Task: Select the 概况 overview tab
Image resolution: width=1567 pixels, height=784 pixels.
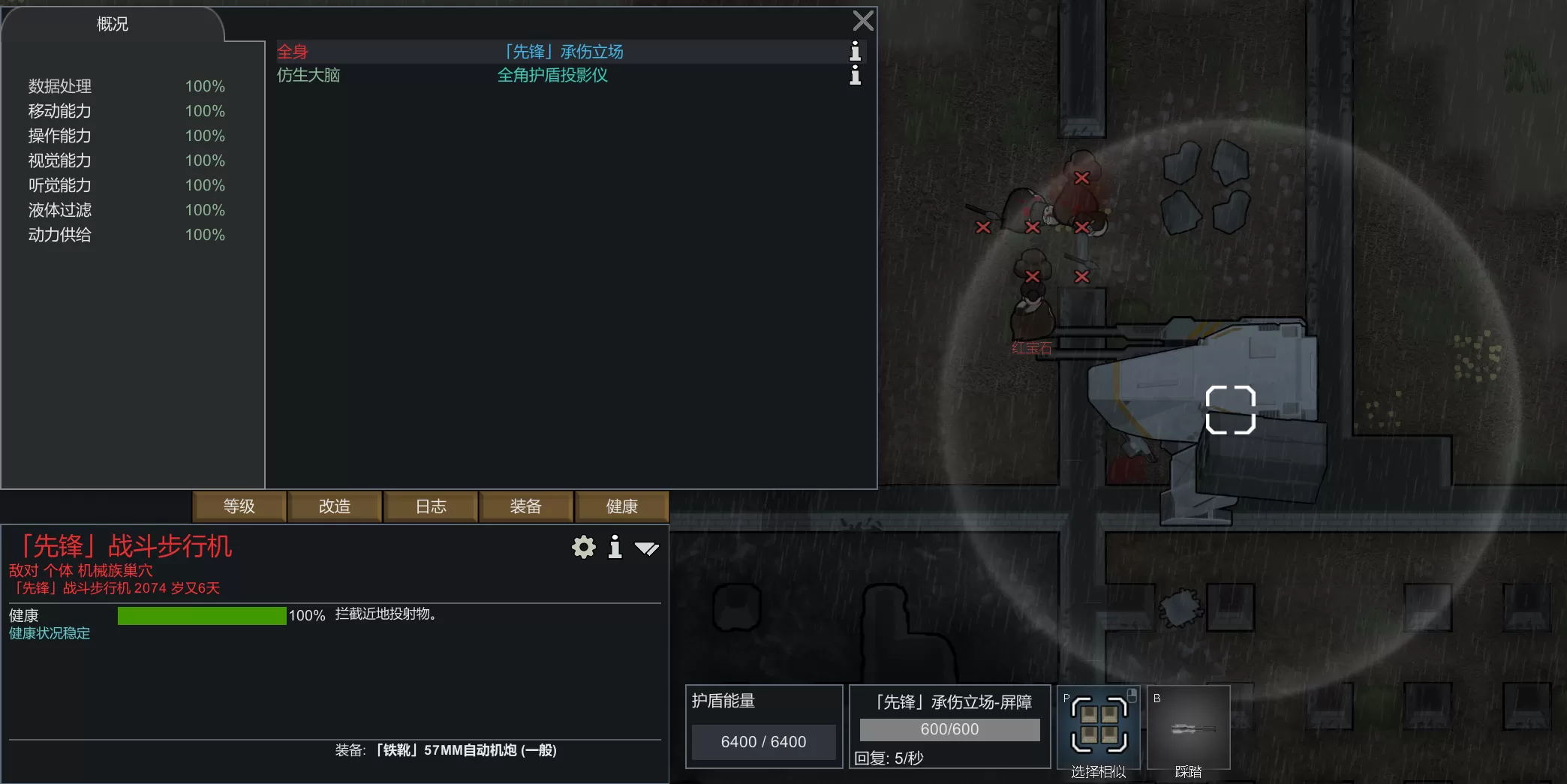Action: 113,24
